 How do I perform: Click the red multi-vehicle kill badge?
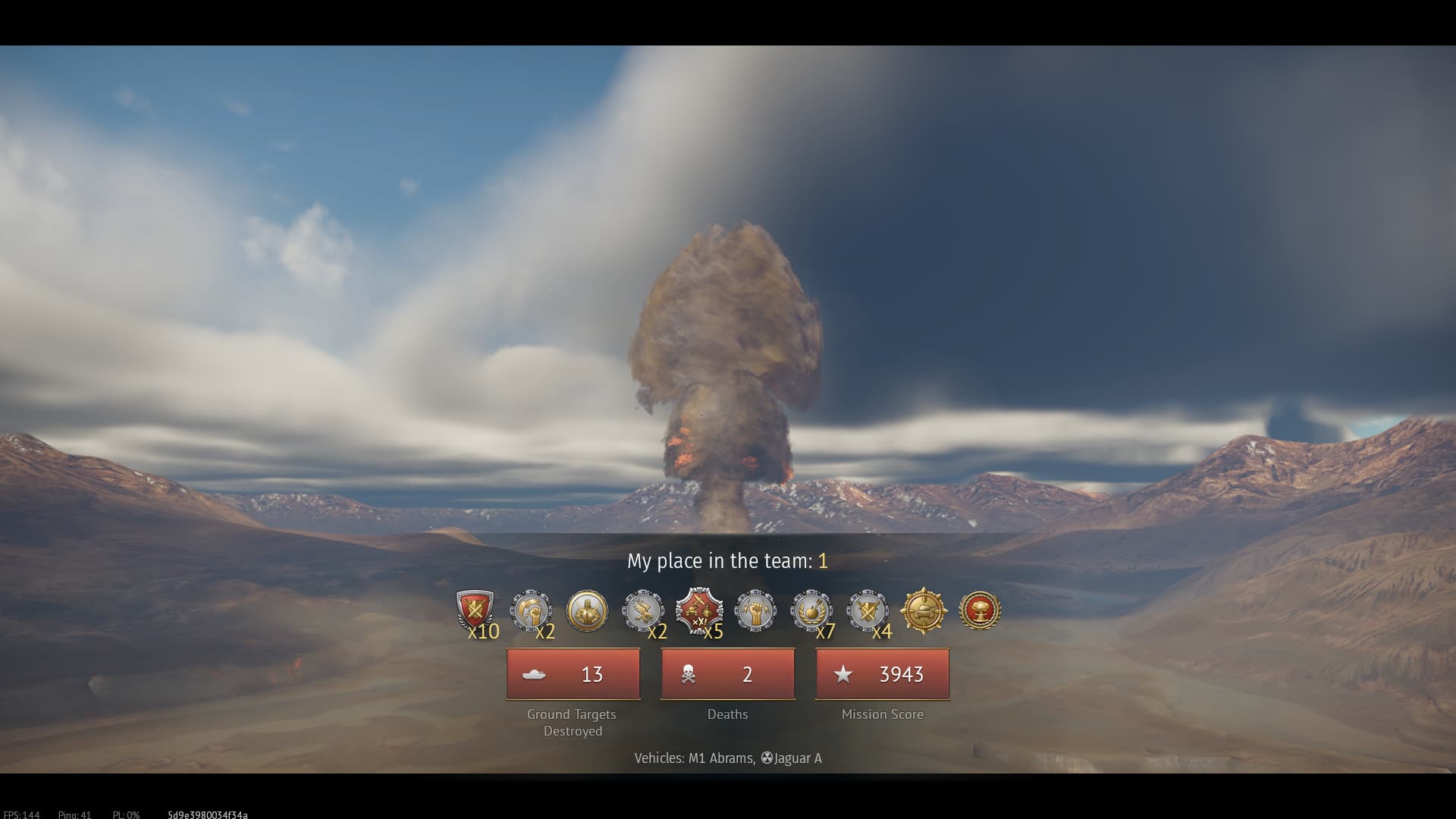[x=699, y=610]
